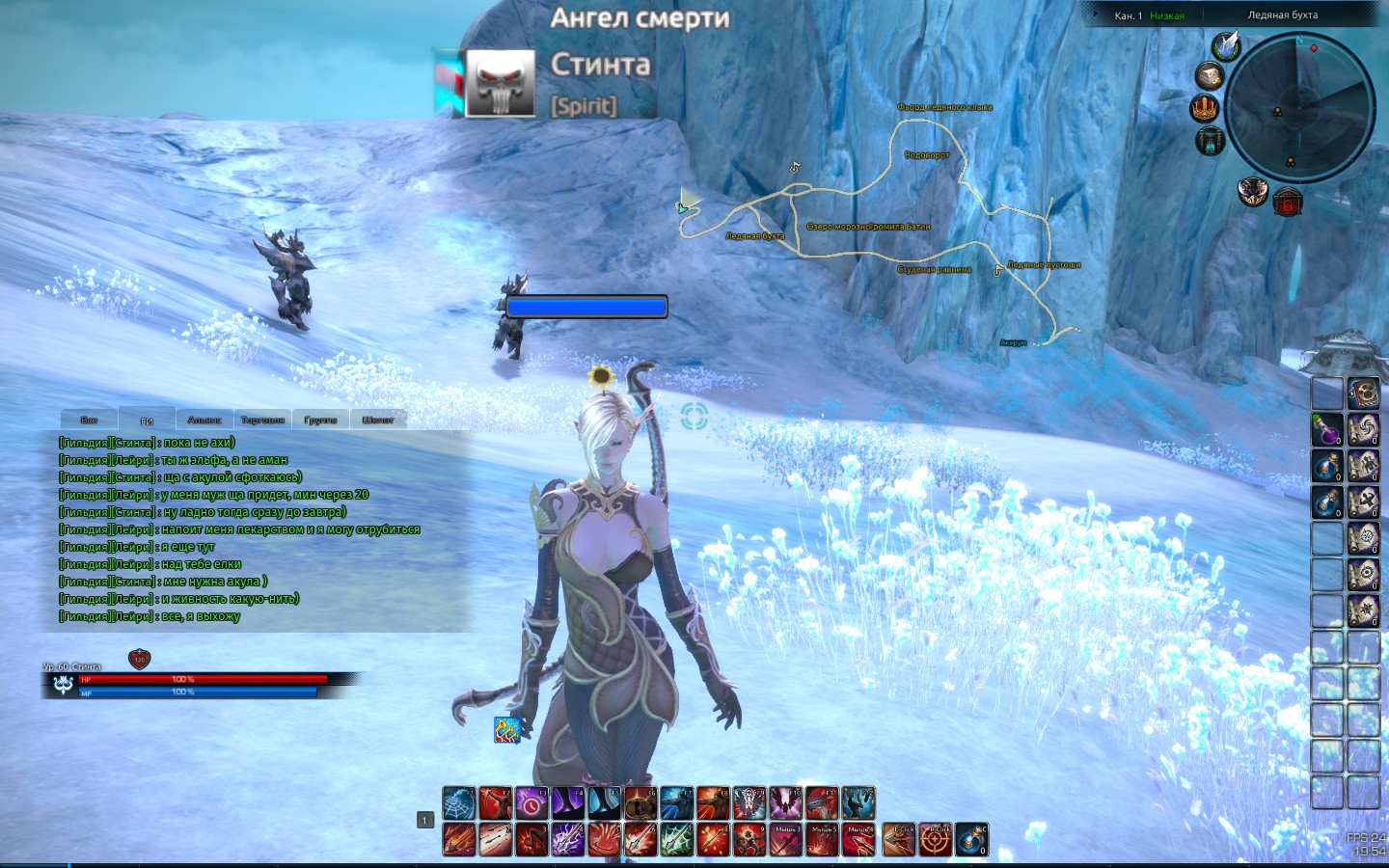Activate the green thorned arrow skill
Image resolution: width=1389 pixels, height=868 pixels.
tap(677, 839)
